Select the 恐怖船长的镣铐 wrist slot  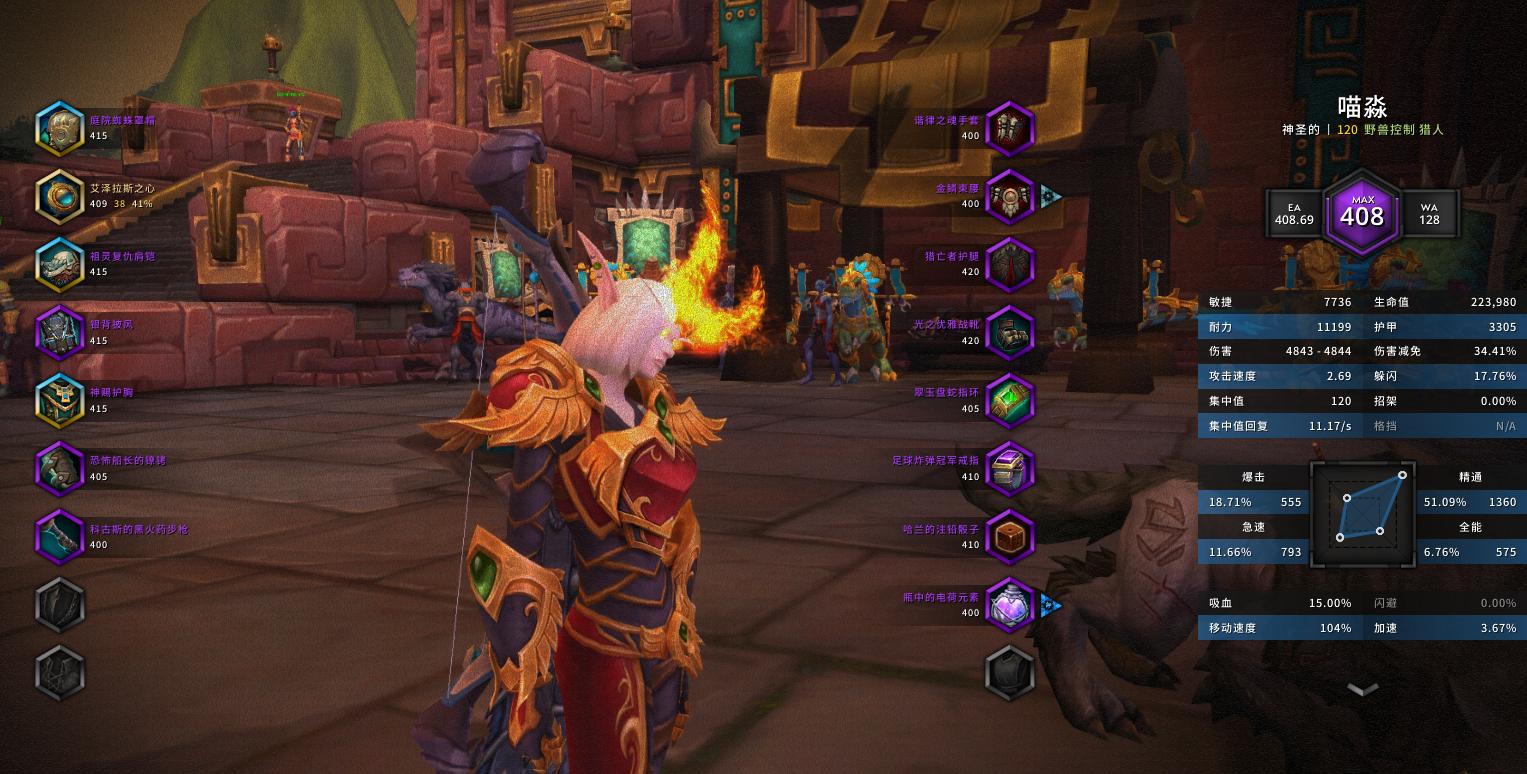tap(60, 468)
